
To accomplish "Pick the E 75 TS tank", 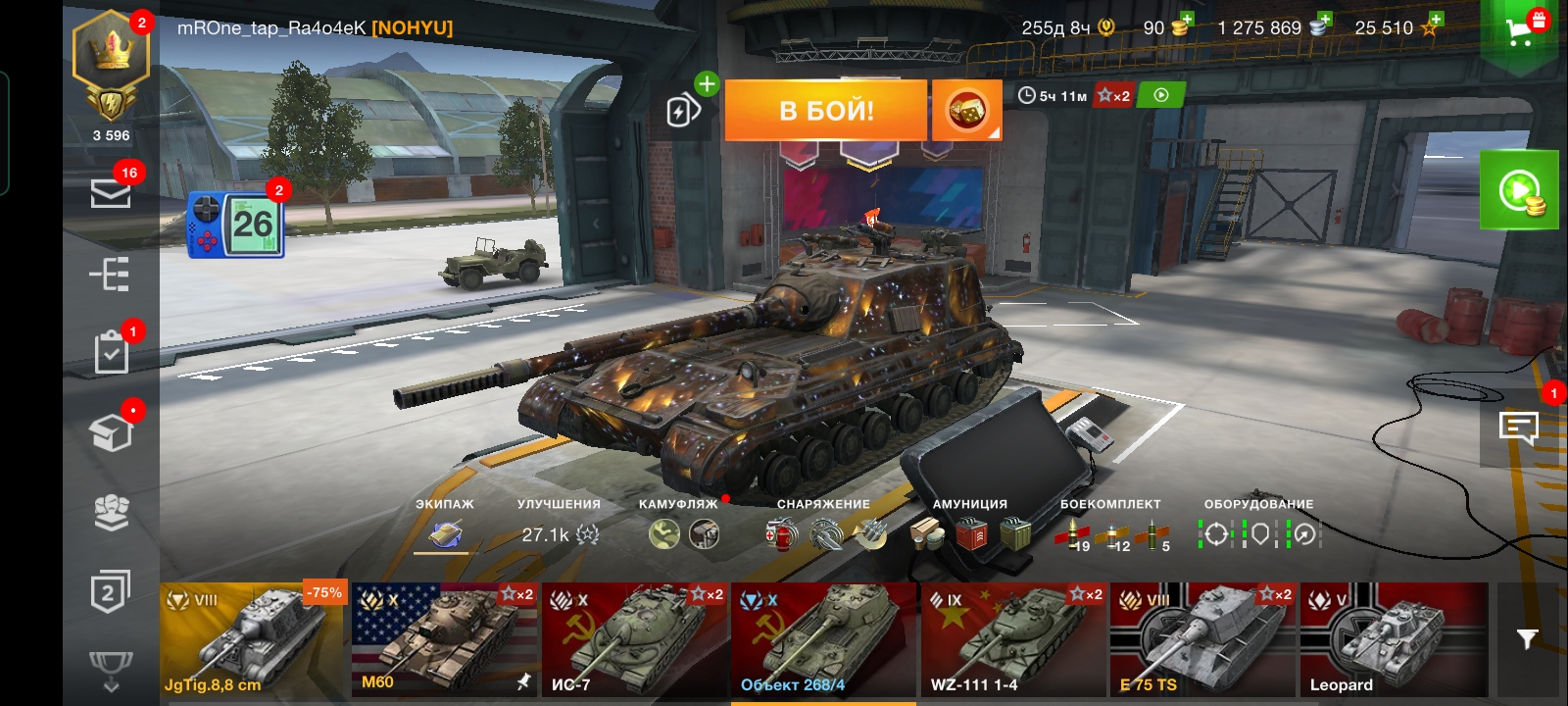I will [1202, 639].
